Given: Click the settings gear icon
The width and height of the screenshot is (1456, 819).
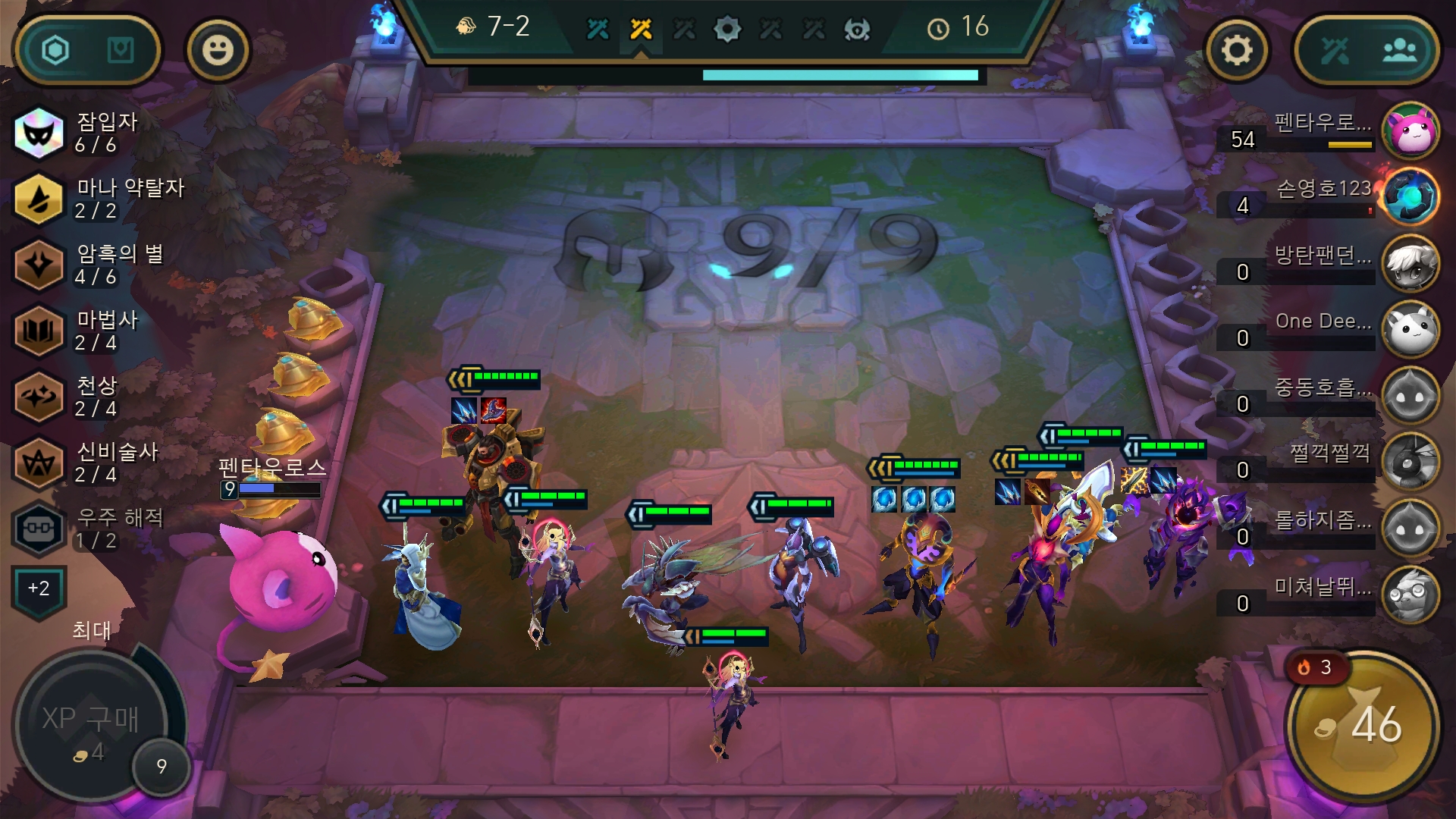Looking at the screenshot, I should (x=1238, y=50).
